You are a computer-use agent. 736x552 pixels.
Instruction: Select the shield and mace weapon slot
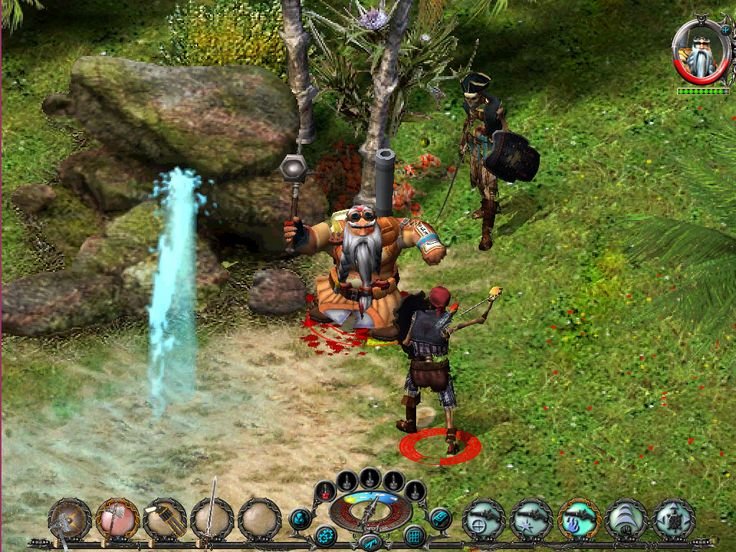[69, 520]
